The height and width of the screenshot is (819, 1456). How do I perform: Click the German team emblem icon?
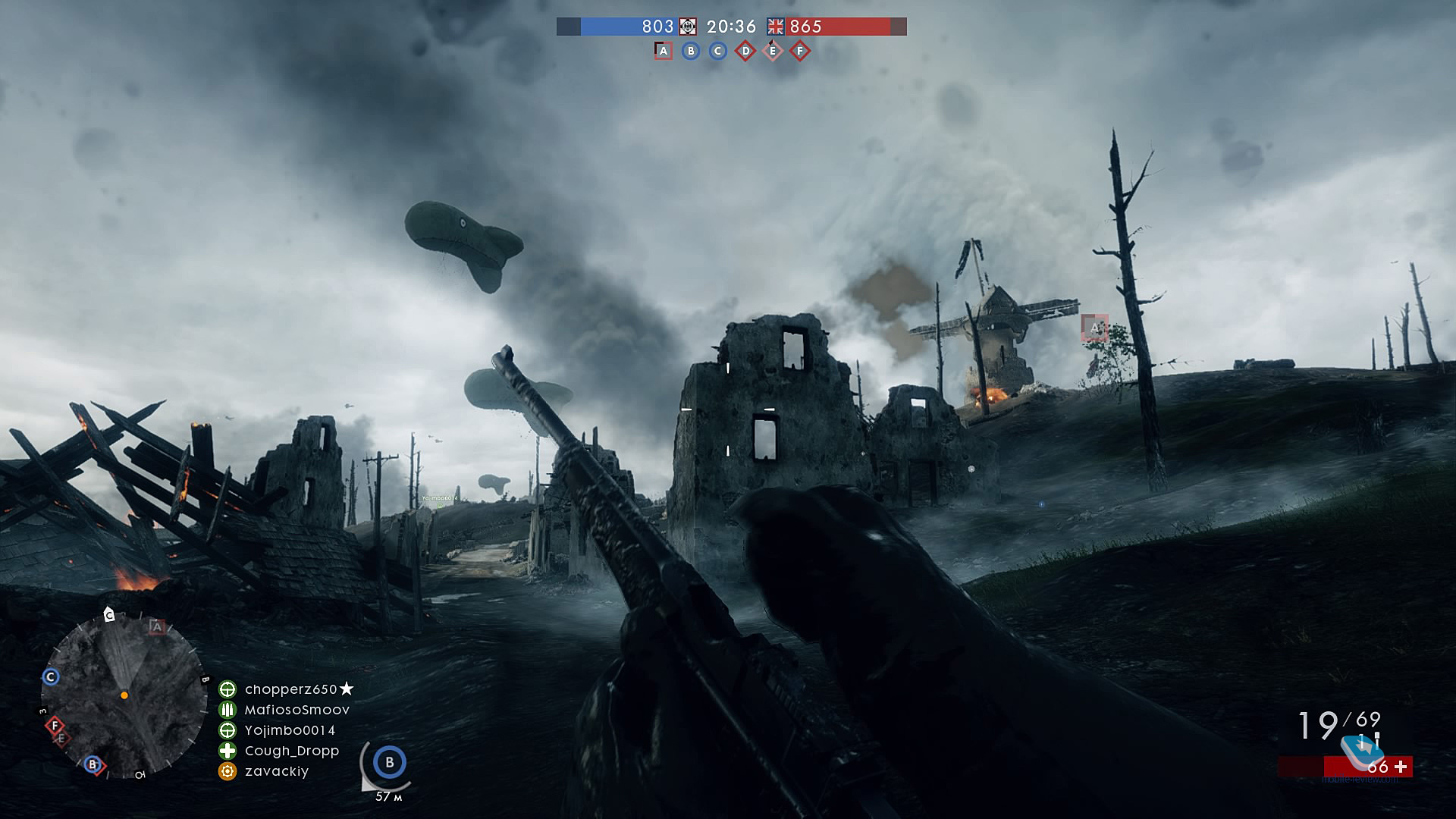pos(687,27)
